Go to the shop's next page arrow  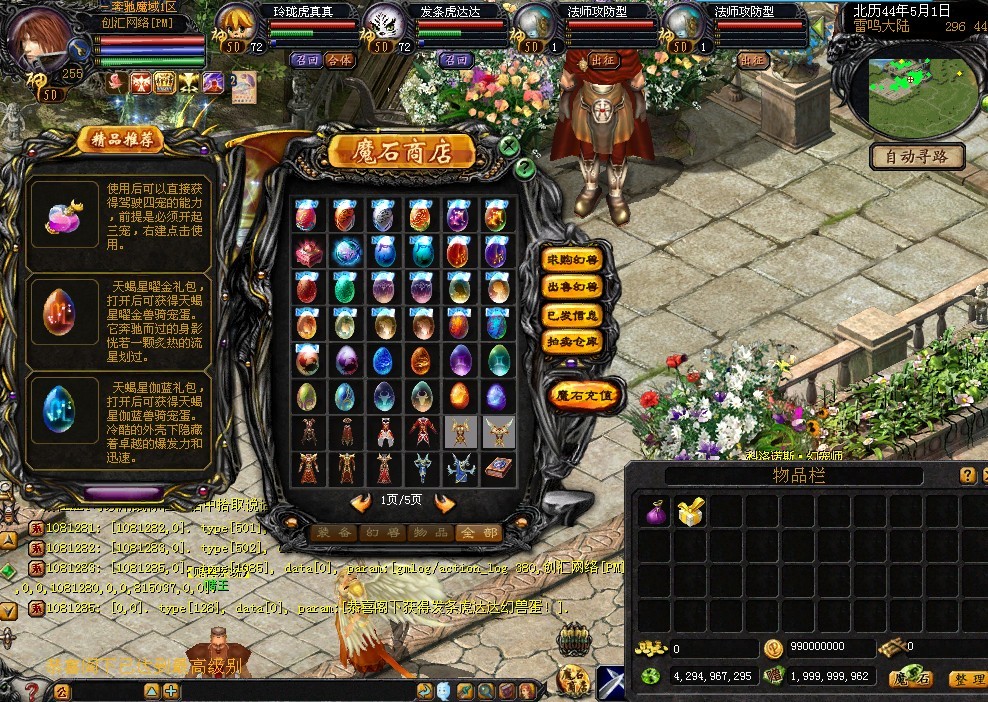445,503
